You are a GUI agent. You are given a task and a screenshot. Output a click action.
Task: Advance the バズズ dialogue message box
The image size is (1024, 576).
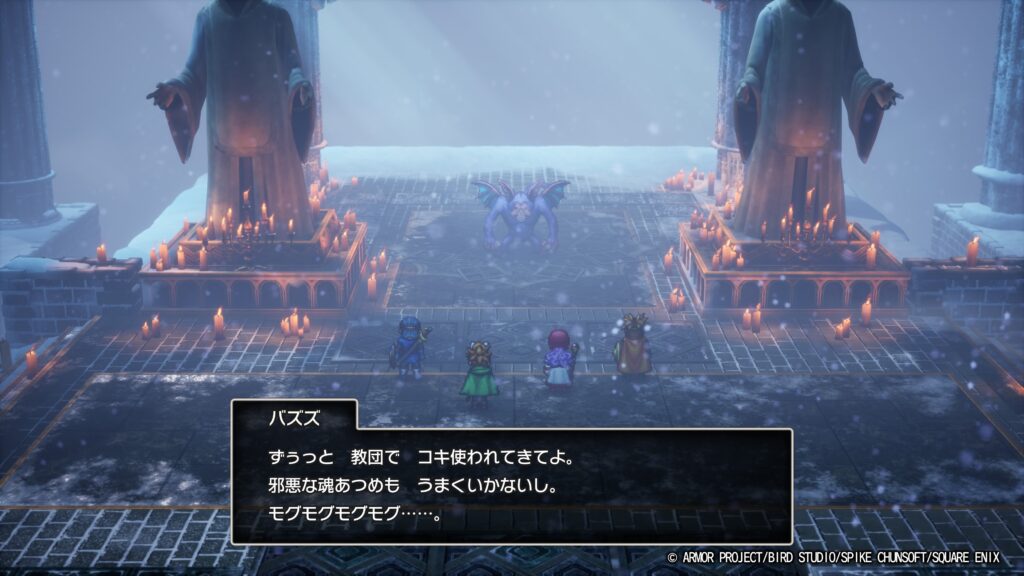(x=511, y=486)
